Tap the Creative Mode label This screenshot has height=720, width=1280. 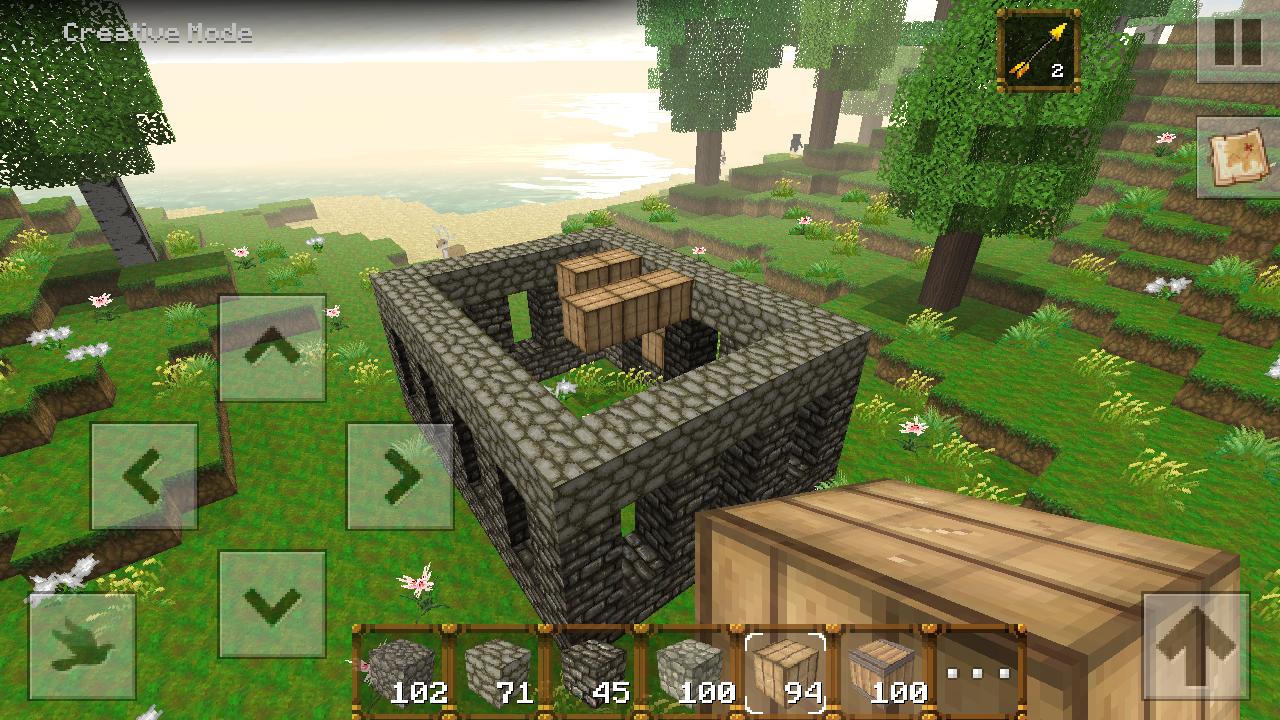click(157, 33)
